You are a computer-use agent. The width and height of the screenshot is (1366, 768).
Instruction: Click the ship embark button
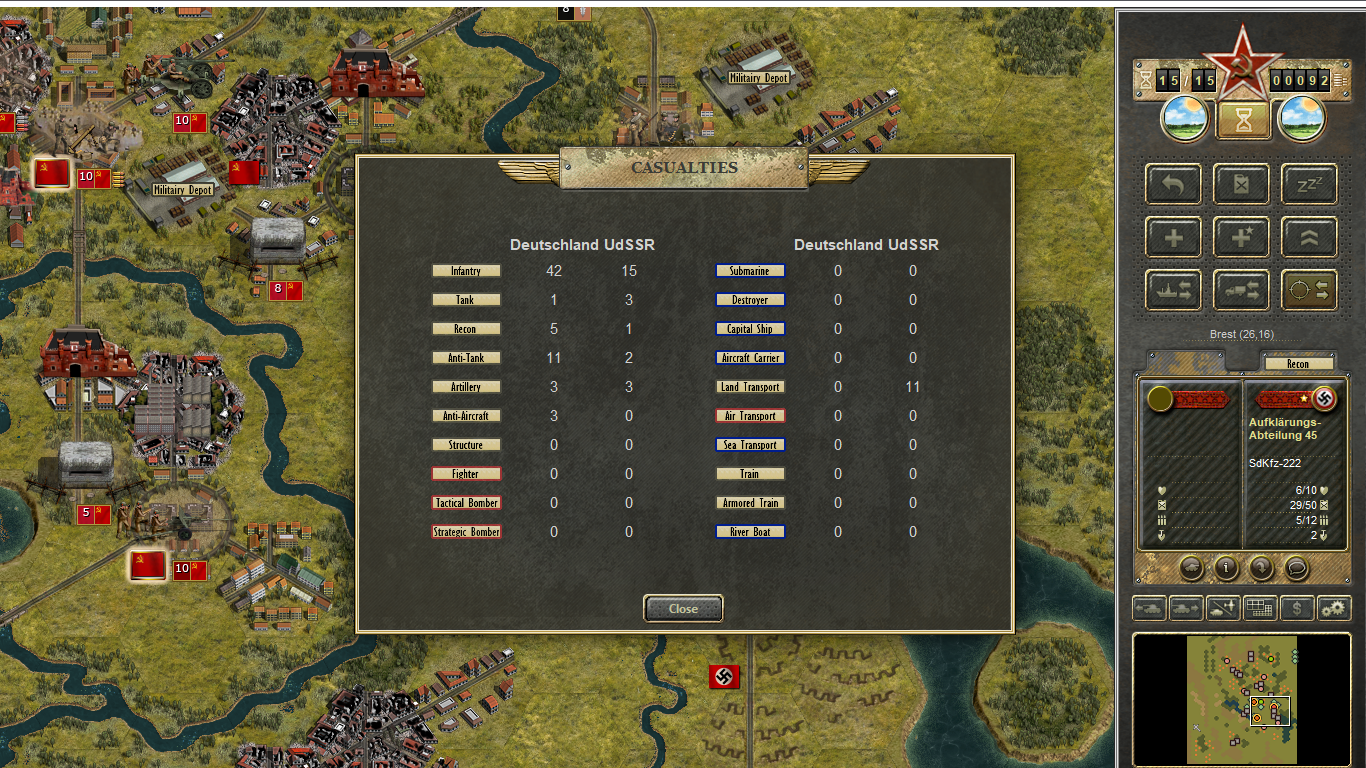point(1174,290)
